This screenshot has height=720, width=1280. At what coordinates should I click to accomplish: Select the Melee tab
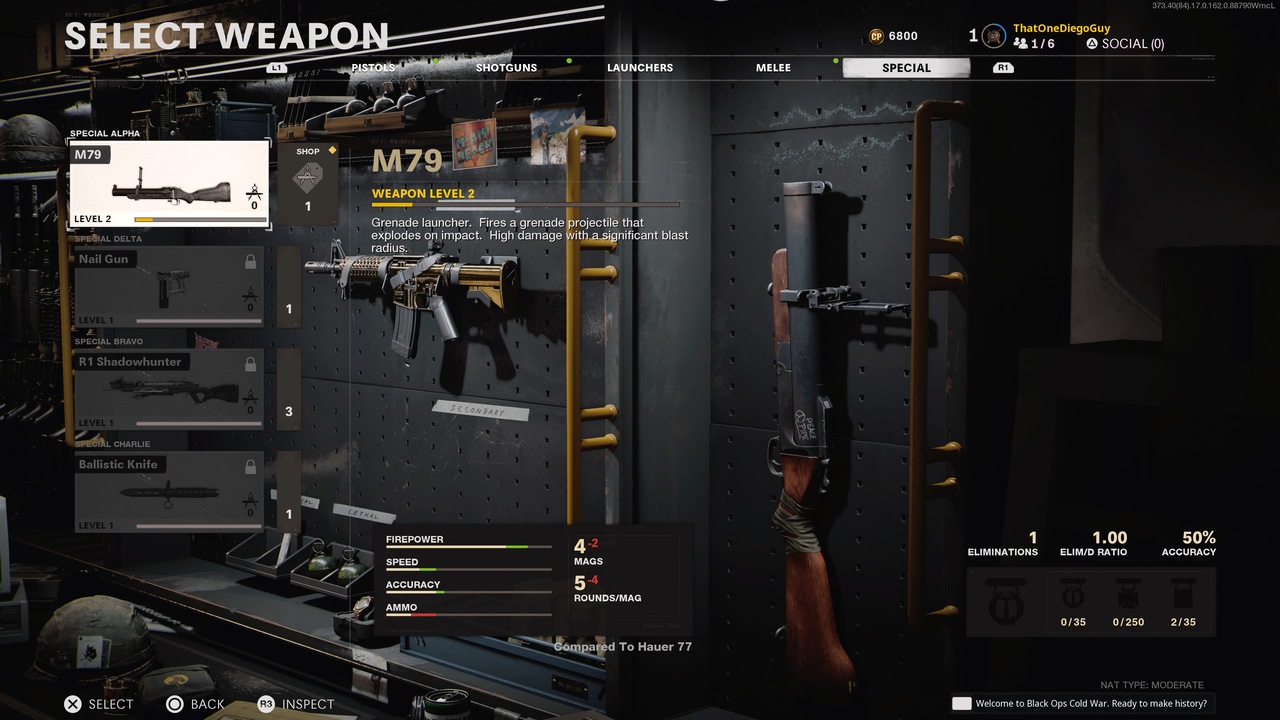click(773, 67)
